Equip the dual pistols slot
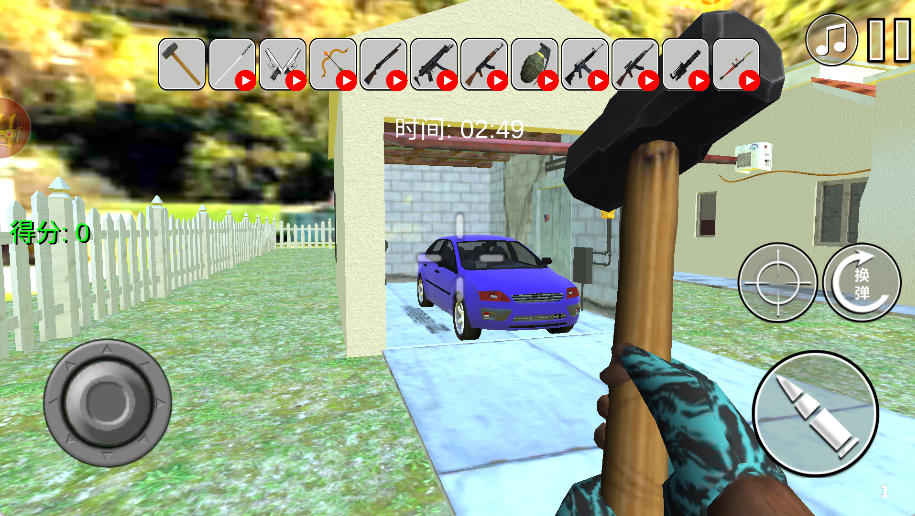Screen dimensions: 915x516 [283, 64]
